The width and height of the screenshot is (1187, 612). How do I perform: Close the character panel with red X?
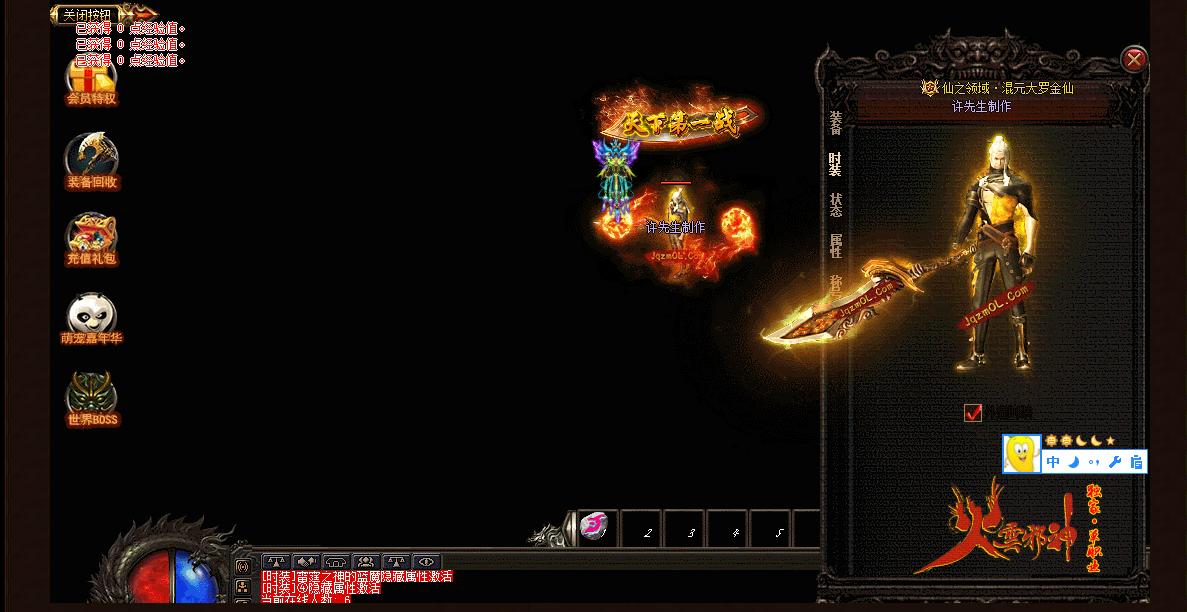[x=1134, y=60]
